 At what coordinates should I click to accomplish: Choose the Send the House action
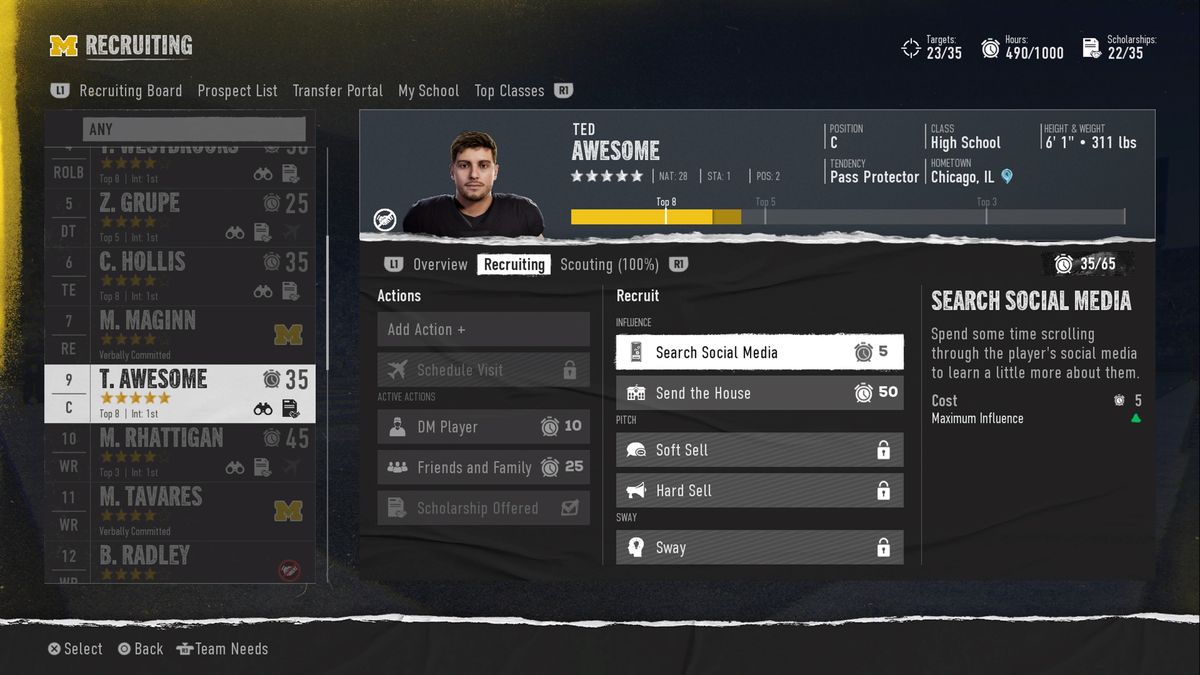(x=759, y=393)
